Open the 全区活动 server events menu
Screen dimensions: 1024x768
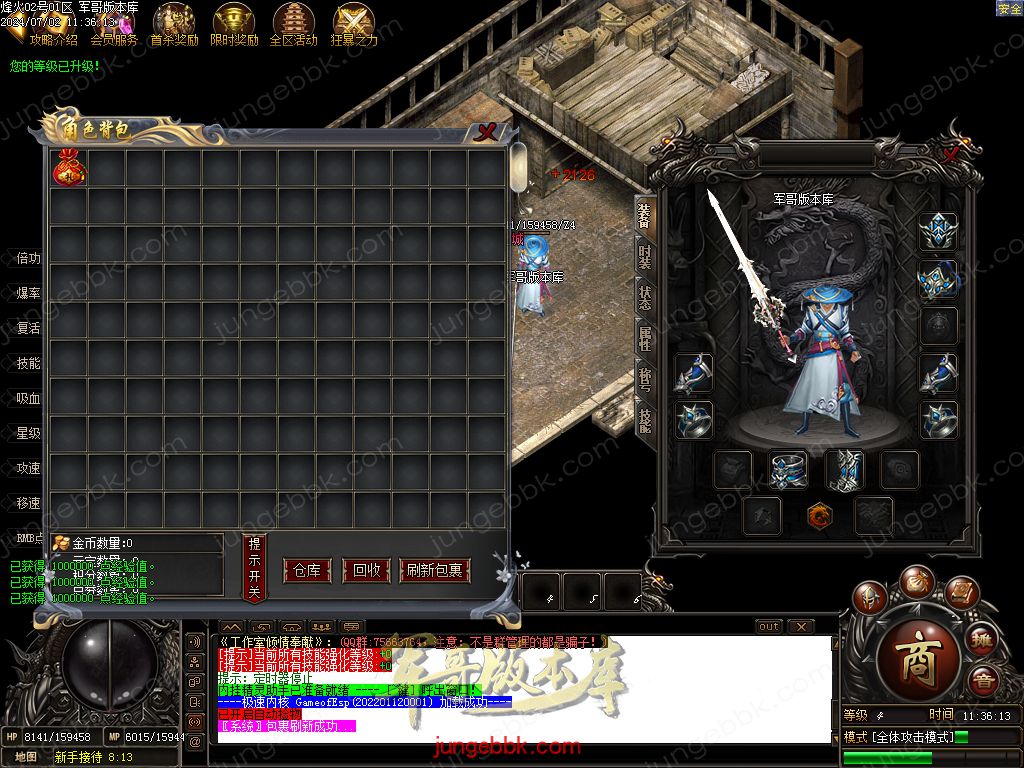(293, 25)
